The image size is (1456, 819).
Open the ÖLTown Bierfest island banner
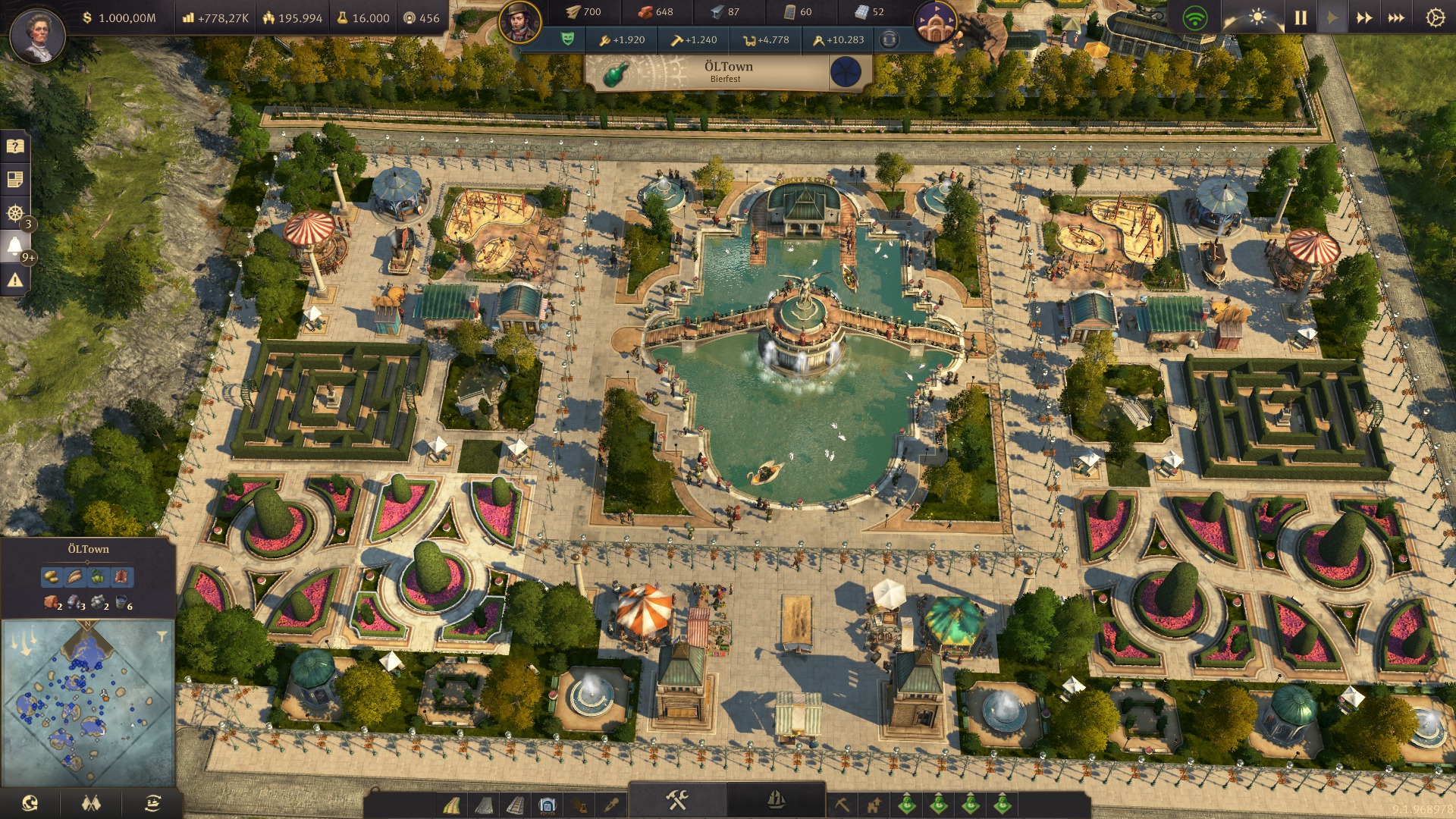pyautogui.click(x=727, y=72)
